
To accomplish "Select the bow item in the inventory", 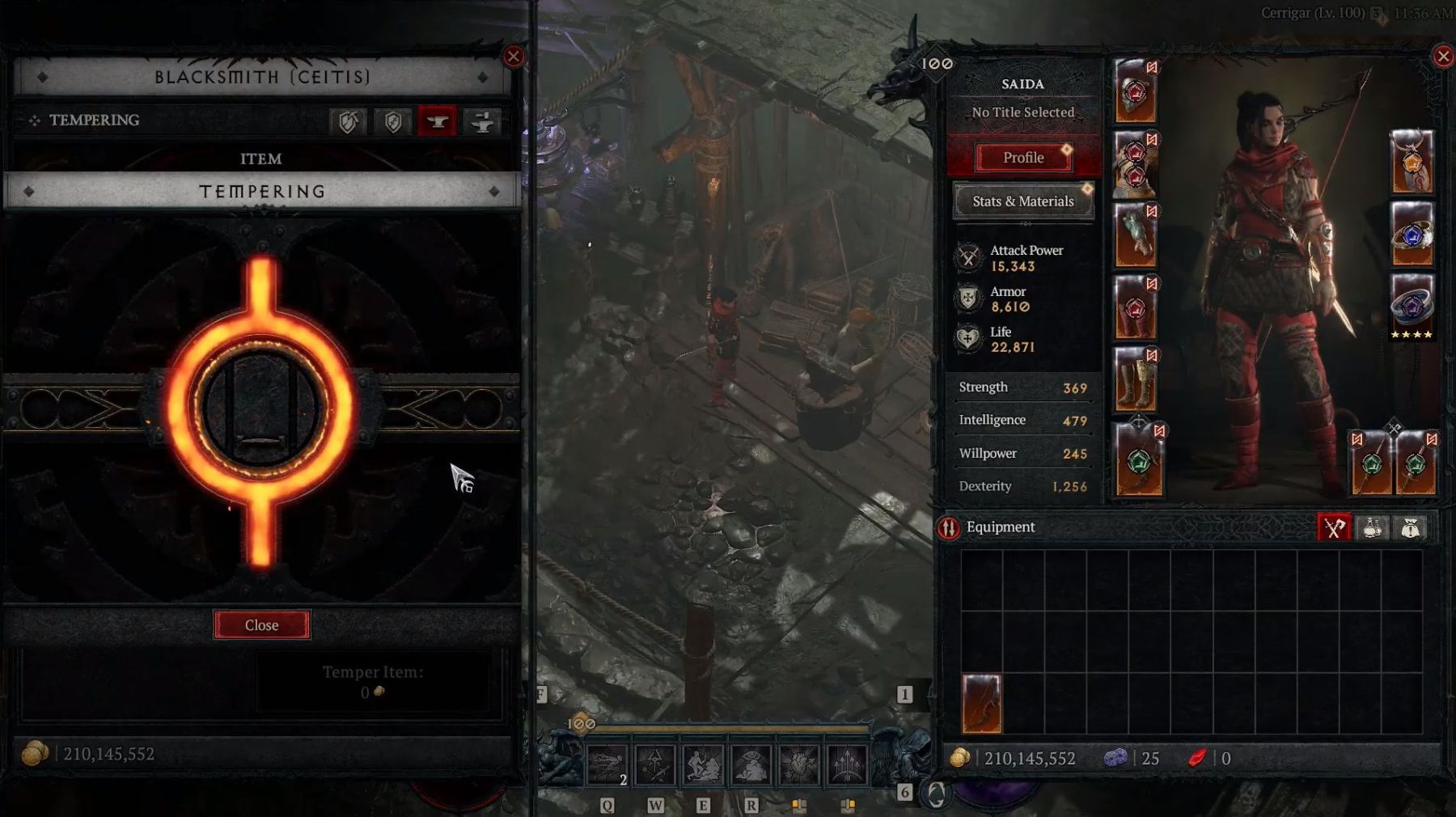I will (982, 704).
